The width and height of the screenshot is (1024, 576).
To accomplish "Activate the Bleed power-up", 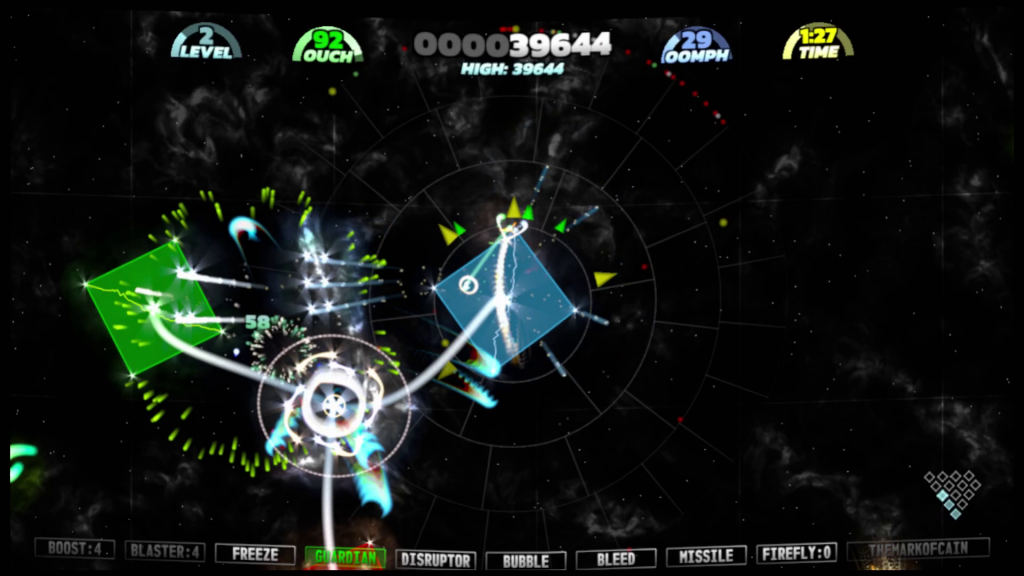I will click(x=616, y=559).
